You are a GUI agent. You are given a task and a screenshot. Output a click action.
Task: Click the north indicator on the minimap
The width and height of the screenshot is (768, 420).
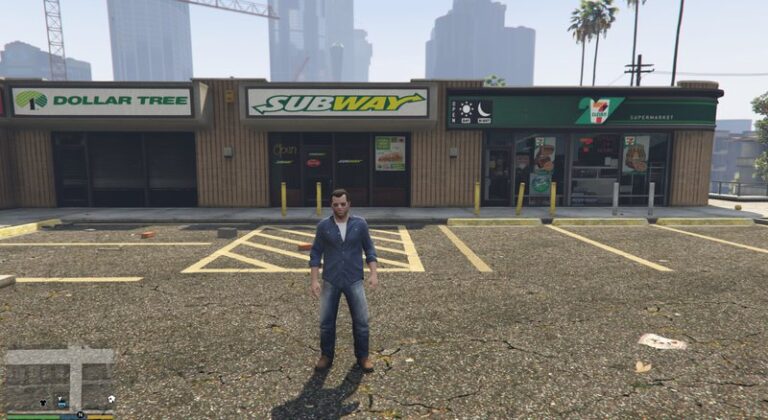click(80, 414)
